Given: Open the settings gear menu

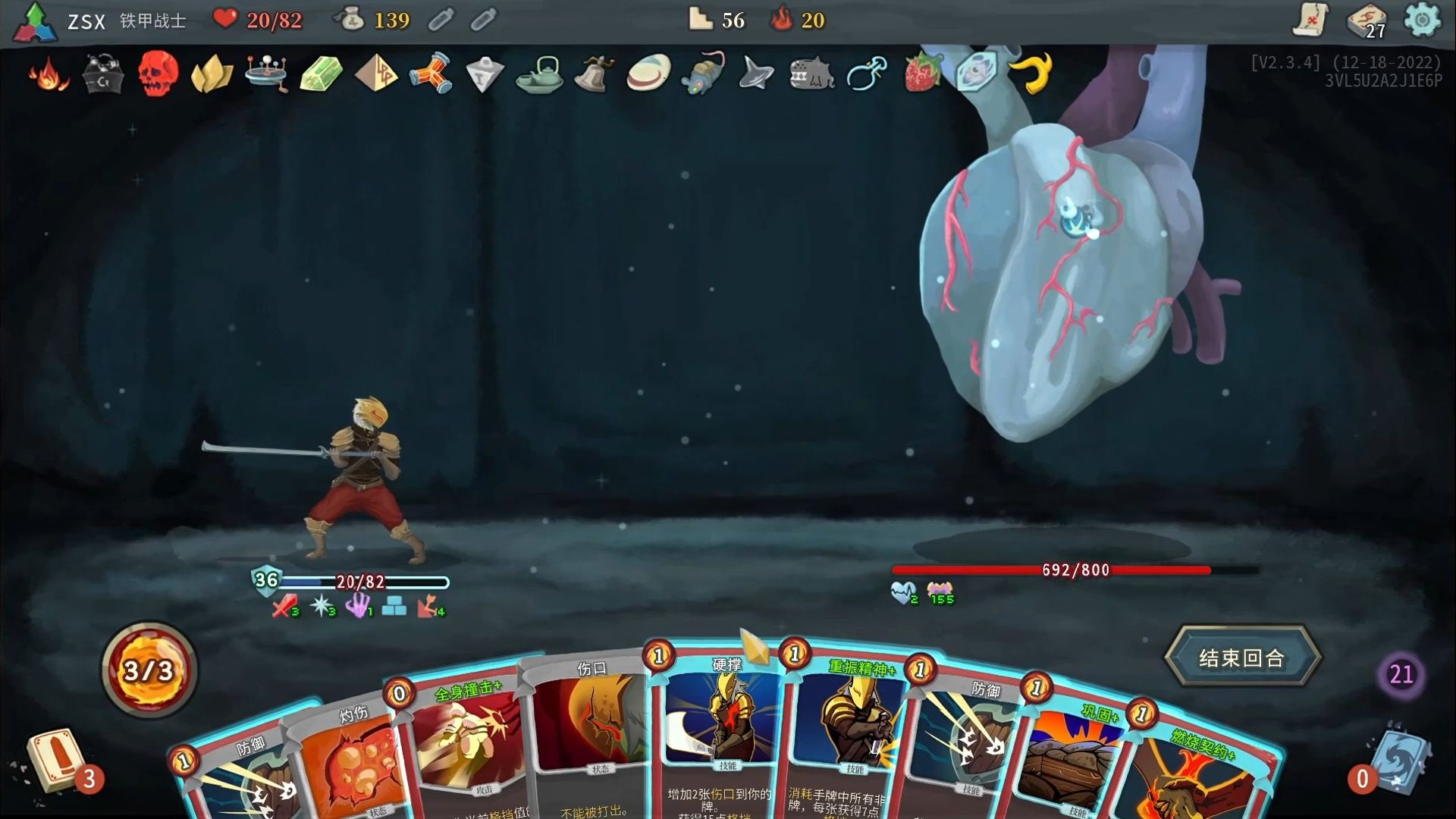Looking at the screenshot, I should click(1422, 20).
